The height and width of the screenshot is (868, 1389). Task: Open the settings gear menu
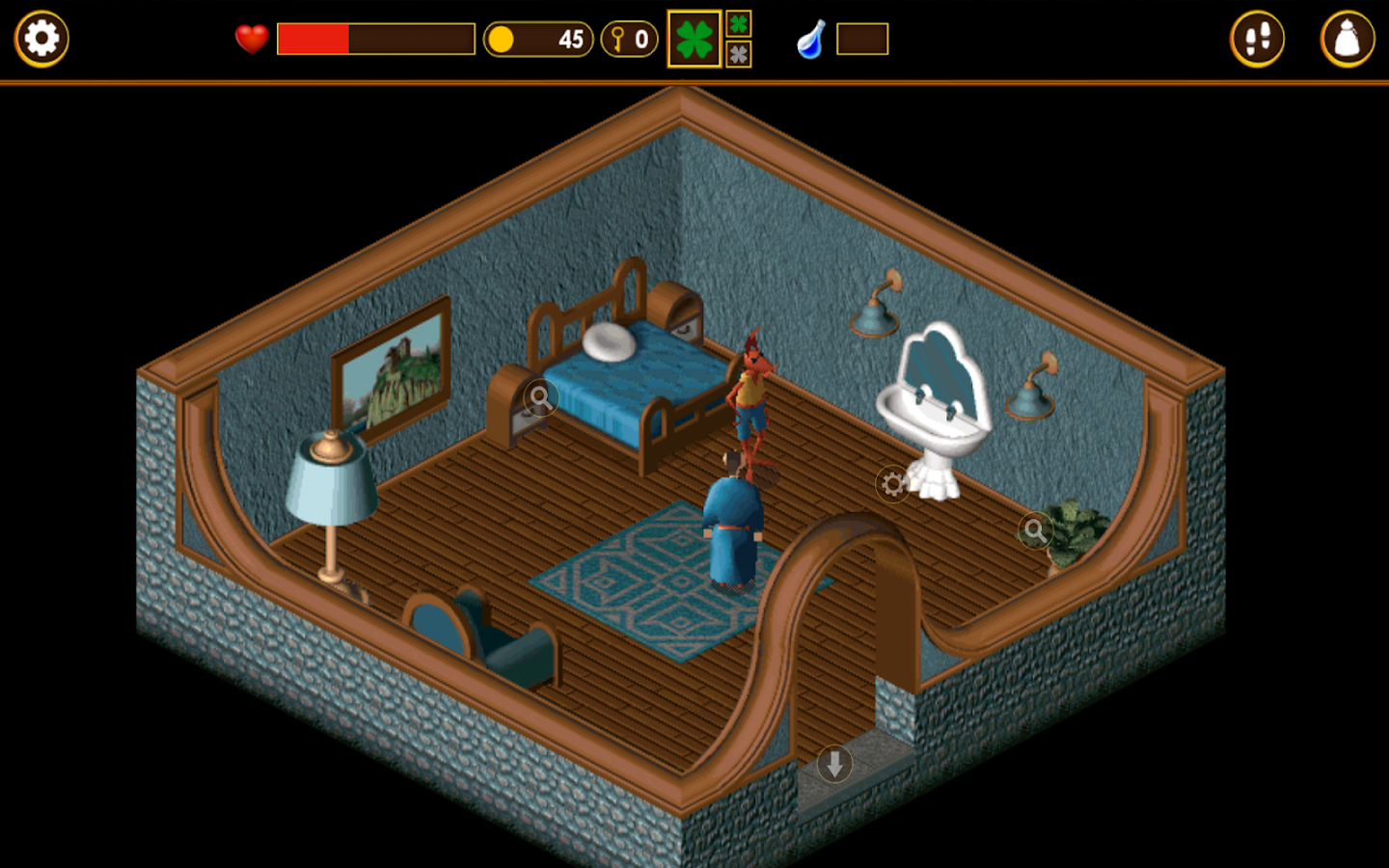tap(41, 39)
